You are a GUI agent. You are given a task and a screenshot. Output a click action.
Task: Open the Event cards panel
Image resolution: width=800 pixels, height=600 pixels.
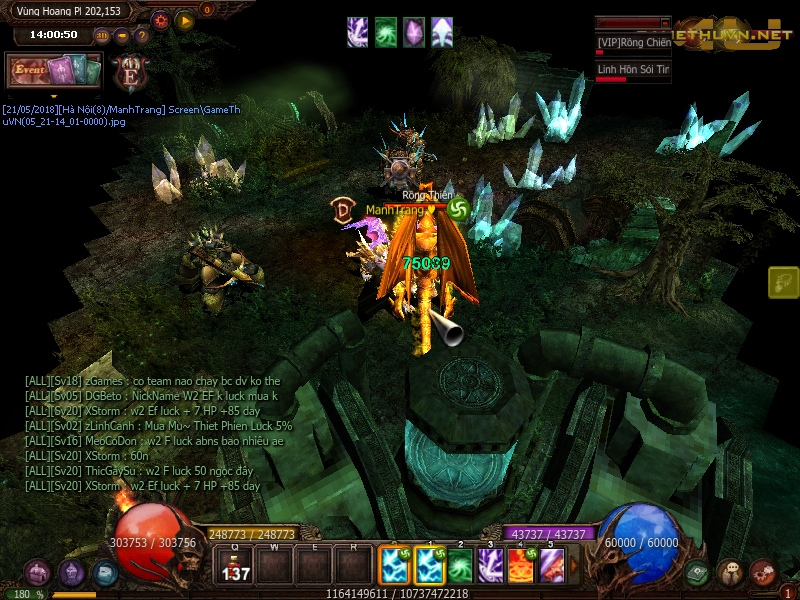click(54, 70)
